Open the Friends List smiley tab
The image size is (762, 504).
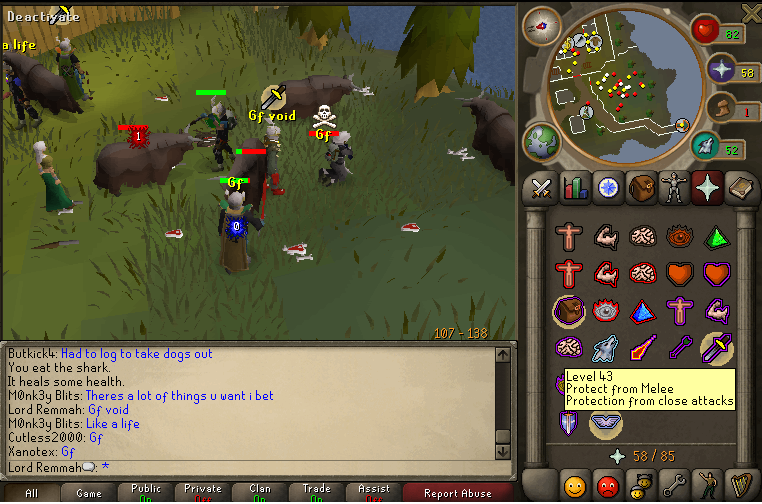[x=575, y=487]
